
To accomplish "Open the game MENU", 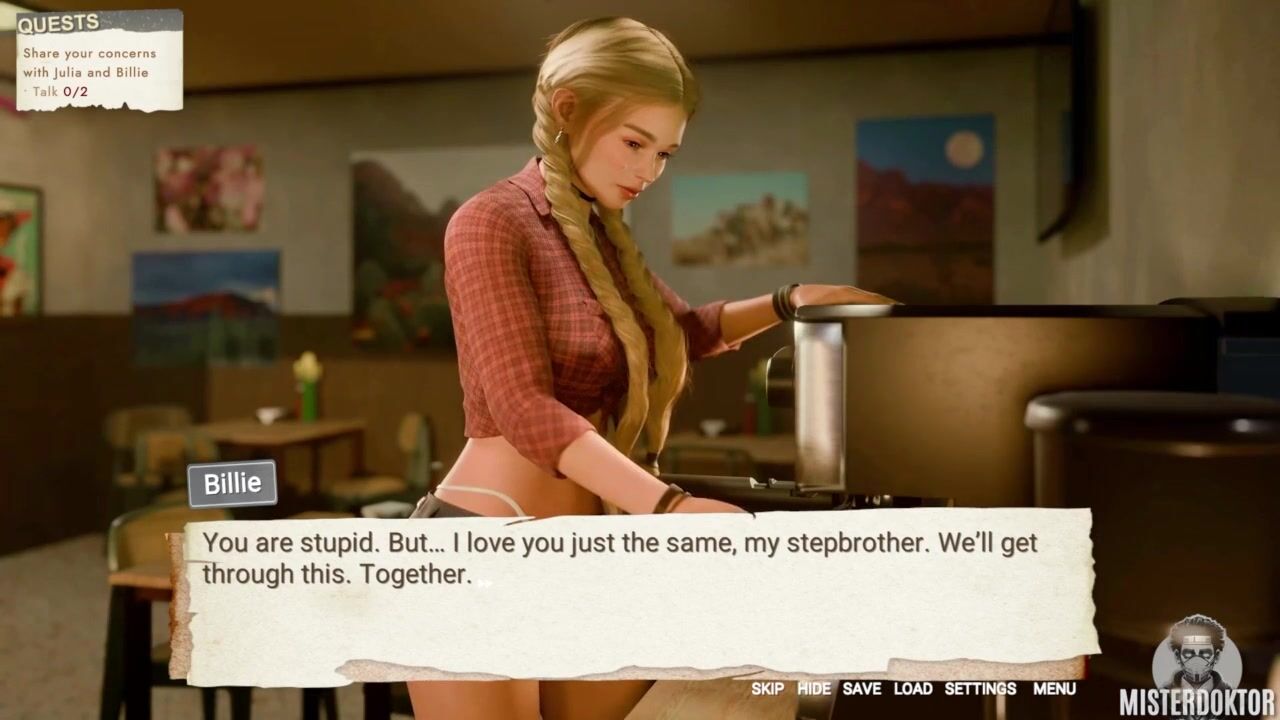I will click(1054, 689).
